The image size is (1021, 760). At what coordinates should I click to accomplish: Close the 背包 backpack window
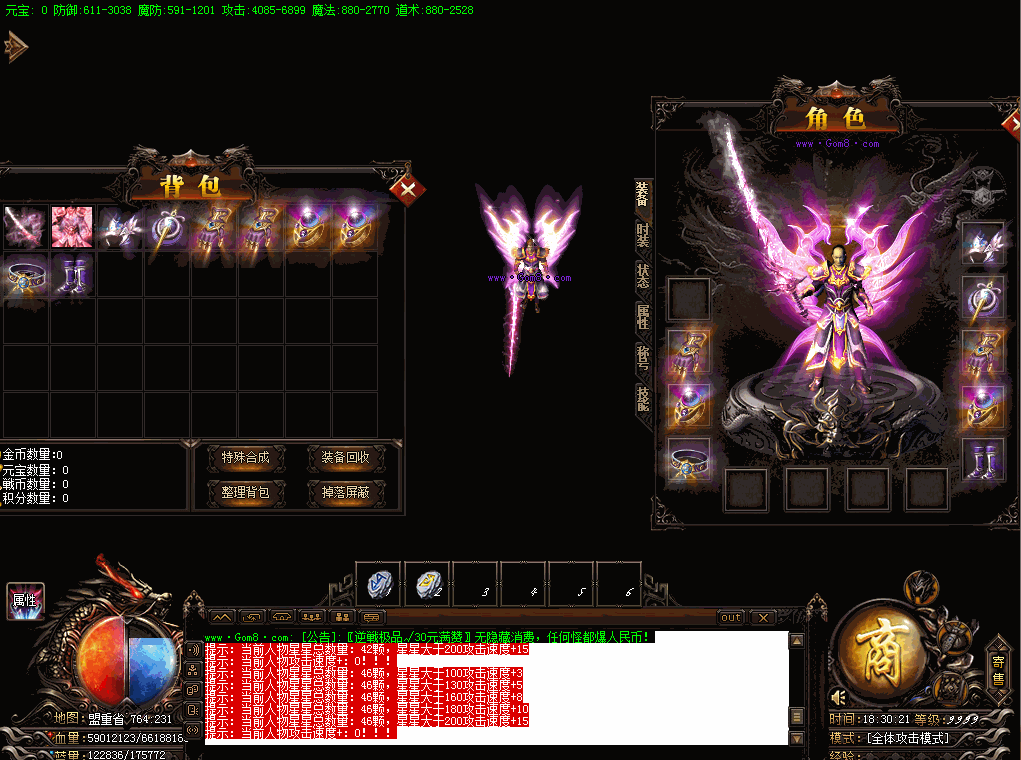(x=407, y=189)
